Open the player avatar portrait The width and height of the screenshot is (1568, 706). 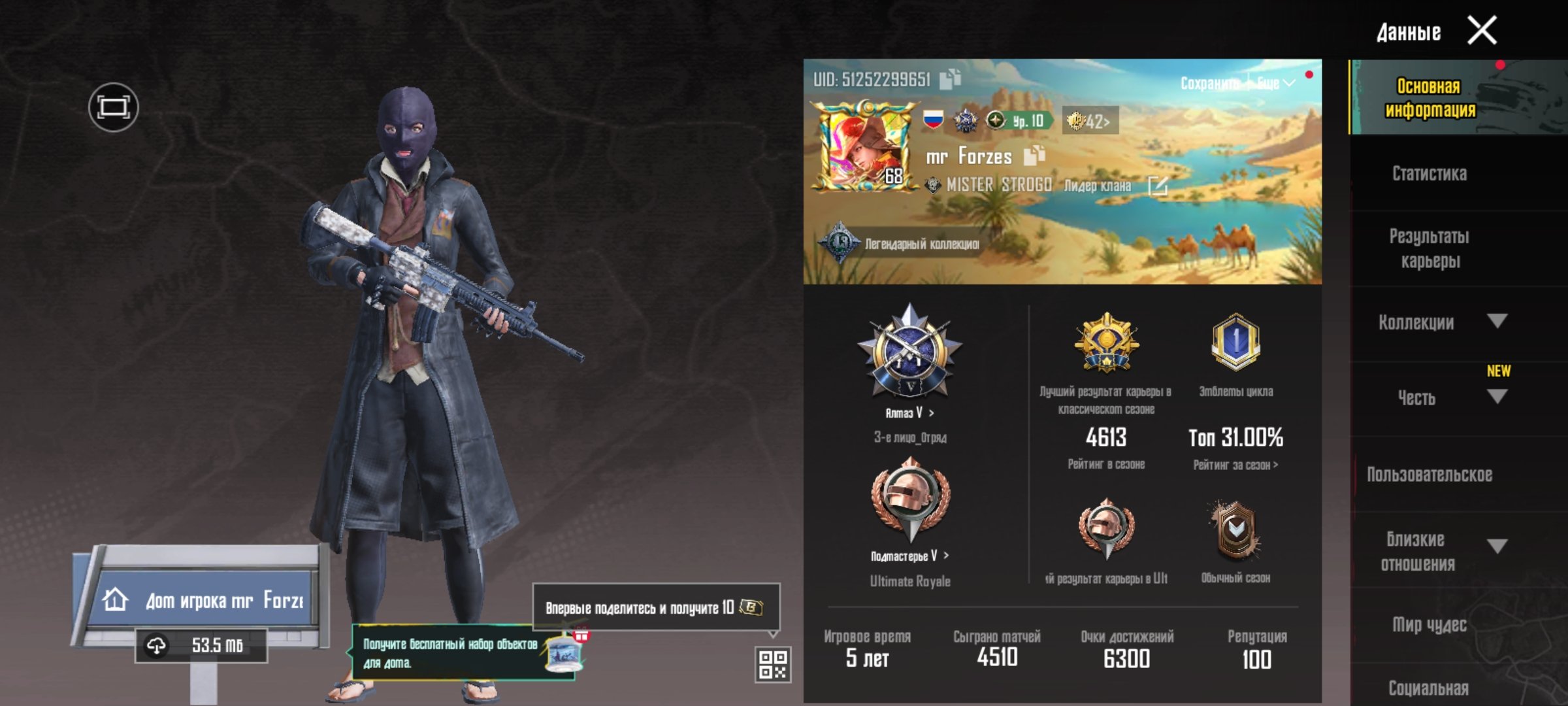(864, 148)
